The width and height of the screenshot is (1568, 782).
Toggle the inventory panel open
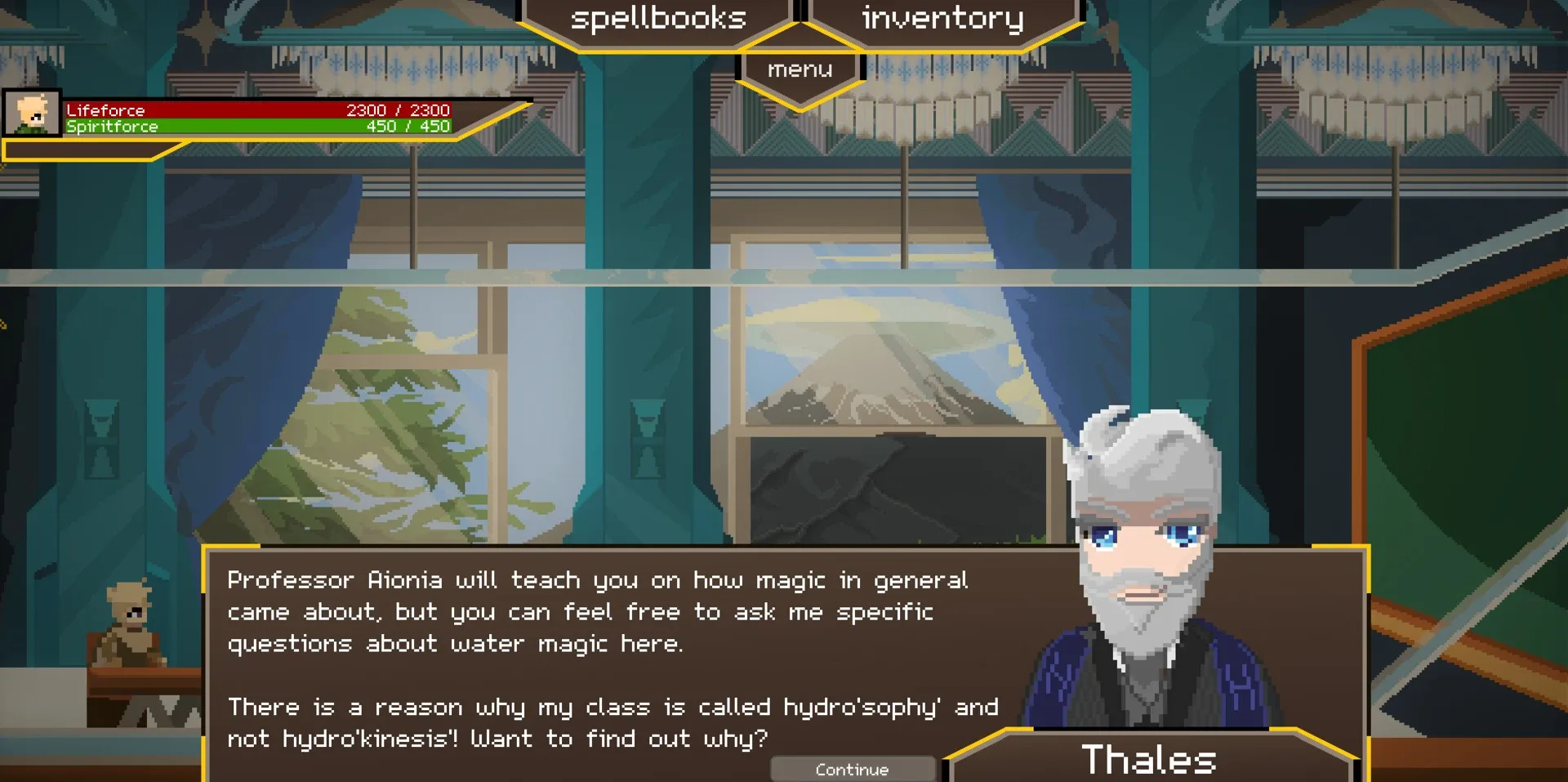(x=941, y=17)
